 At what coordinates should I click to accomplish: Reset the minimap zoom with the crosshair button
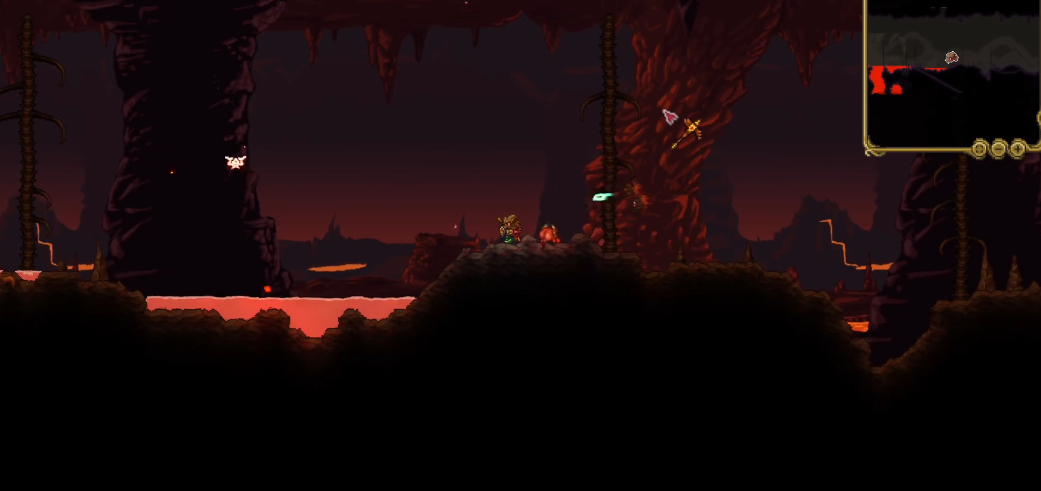(980, 149)
